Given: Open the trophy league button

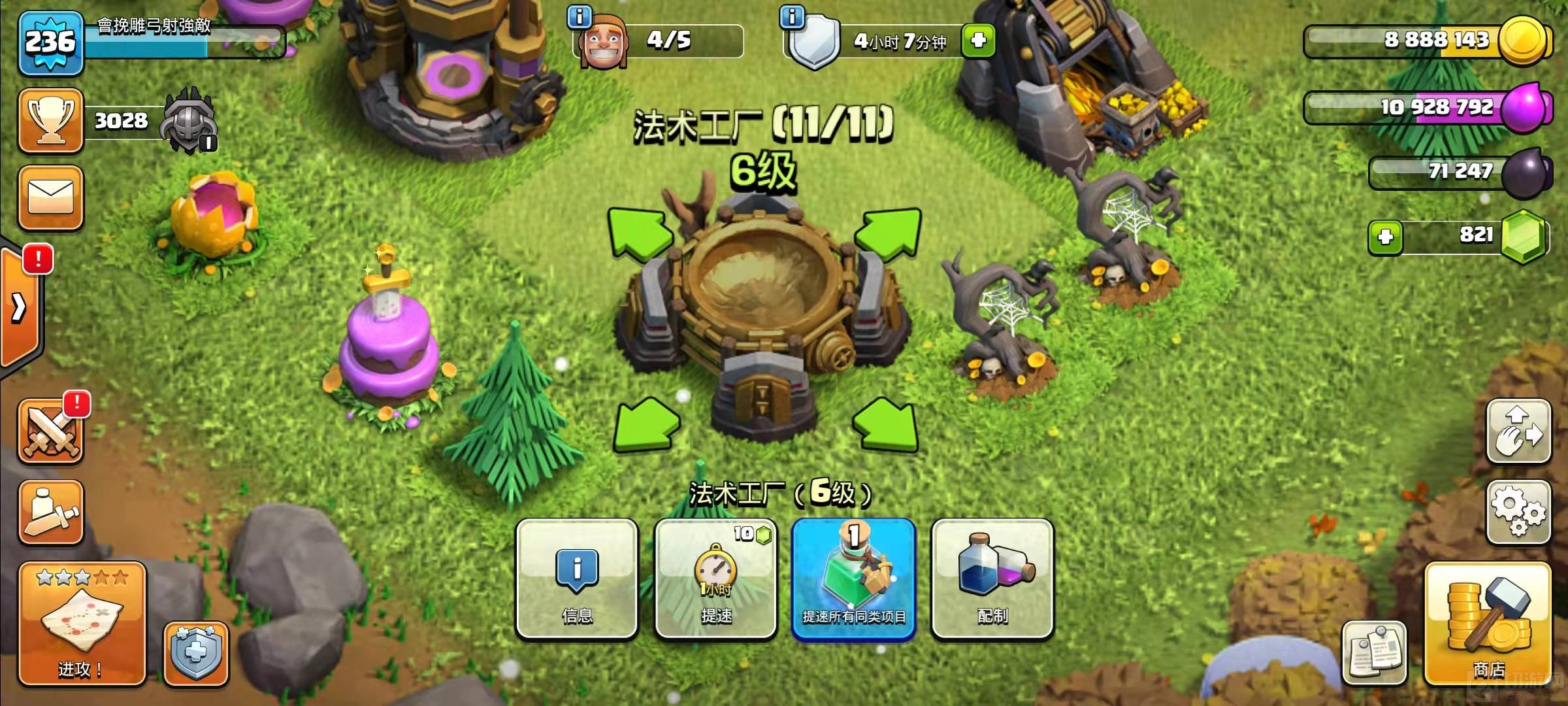Looking at the screenshot, I should pyautogui.click(x=51, y=121).
